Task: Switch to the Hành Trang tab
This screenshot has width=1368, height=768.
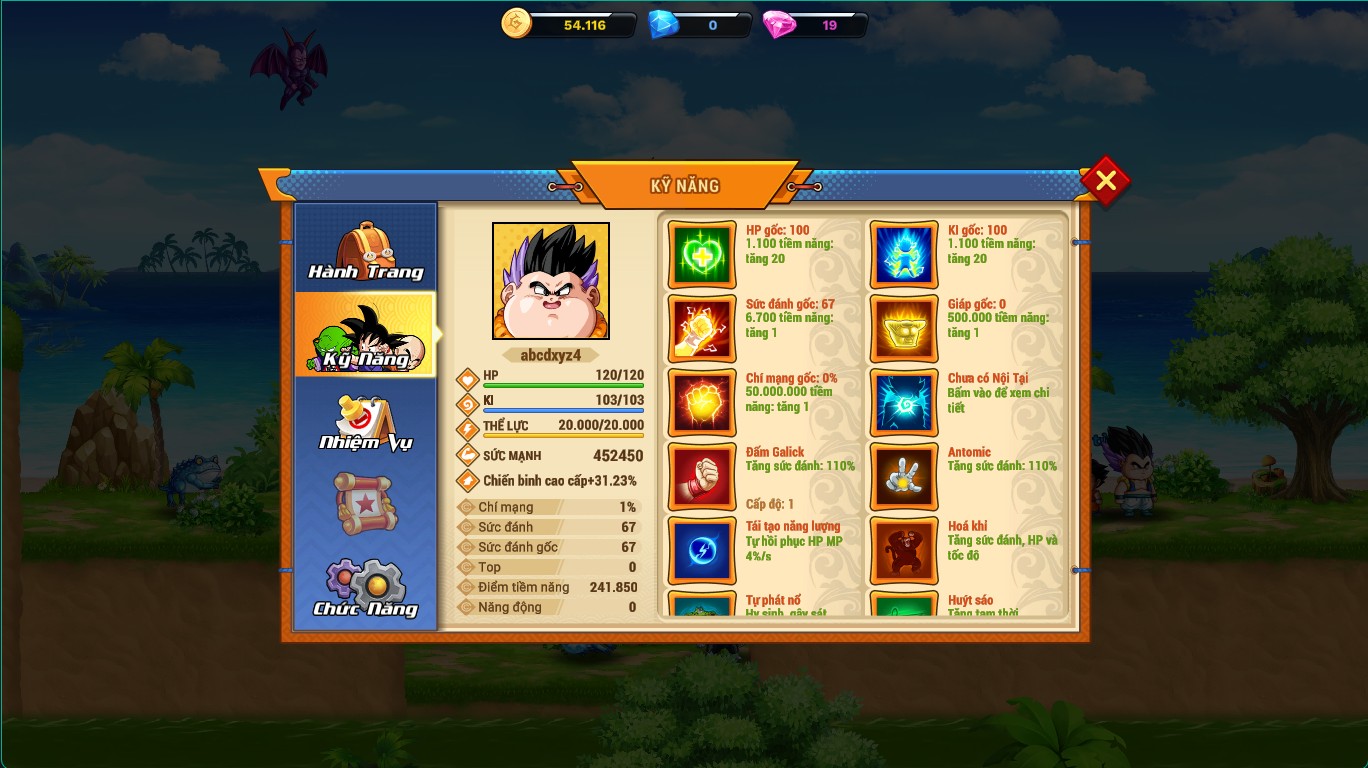Action: coord(366,250)
